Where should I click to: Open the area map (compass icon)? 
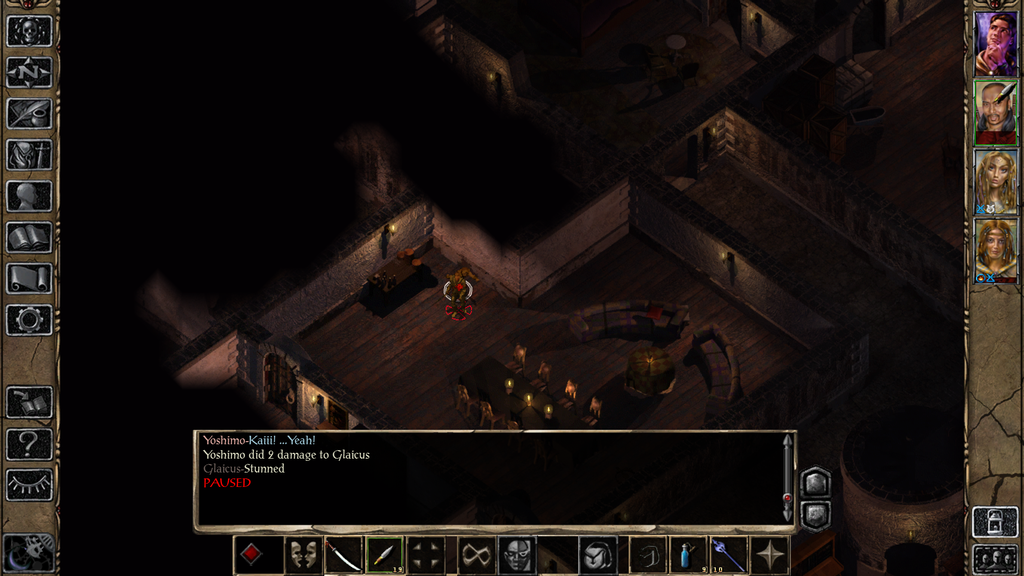click(29, 72)
